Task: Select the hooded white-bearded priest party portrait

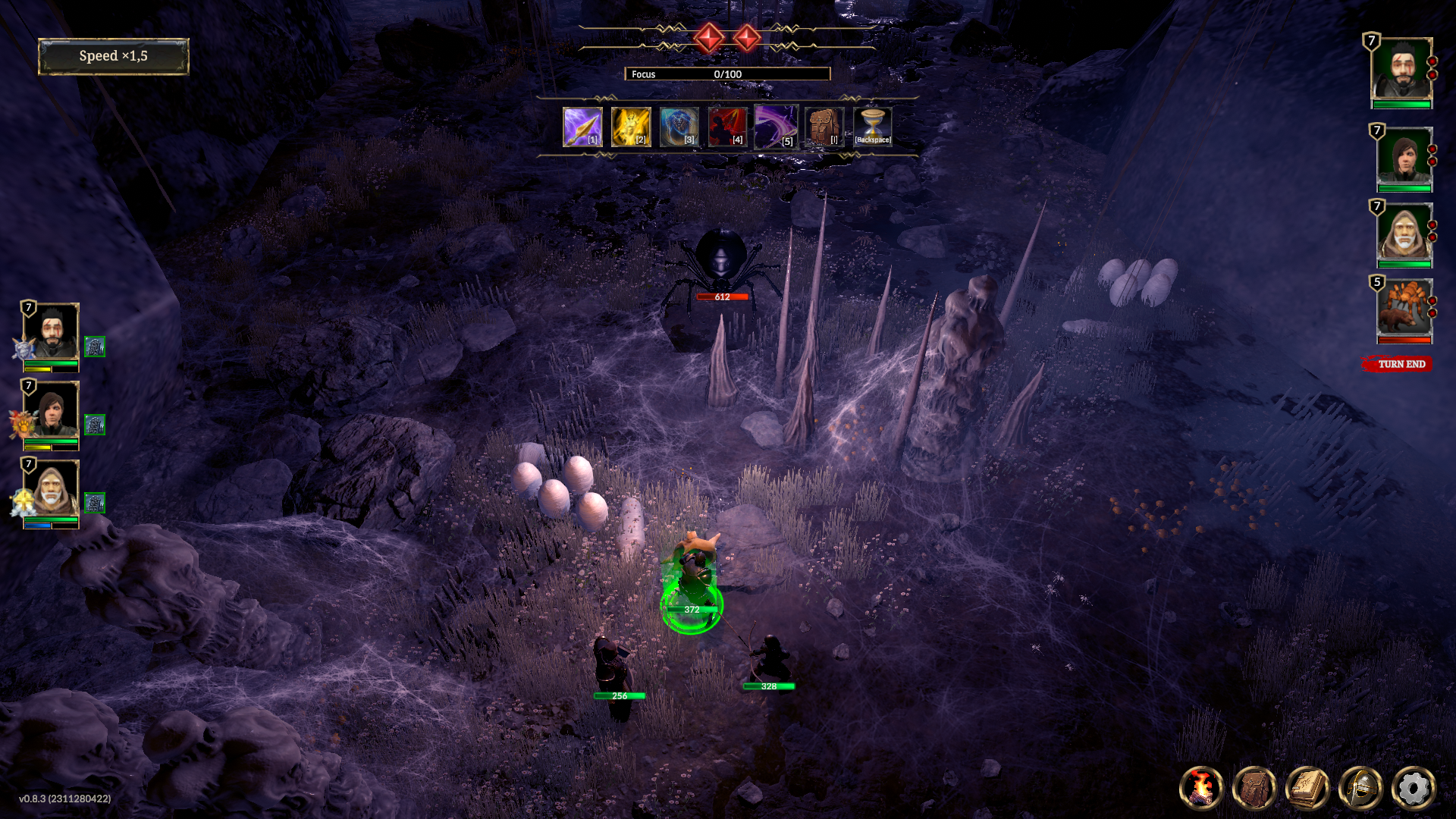Action: pos(51,489)
